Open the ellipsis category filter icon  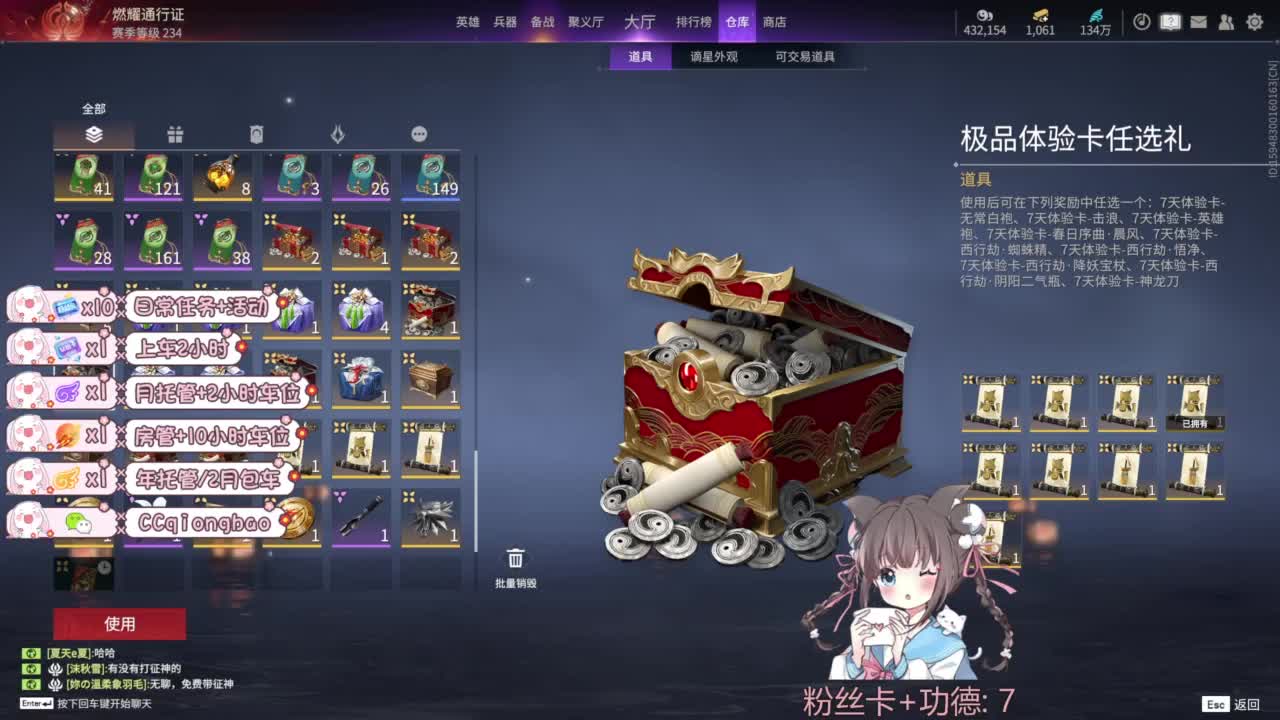[418, 133]
